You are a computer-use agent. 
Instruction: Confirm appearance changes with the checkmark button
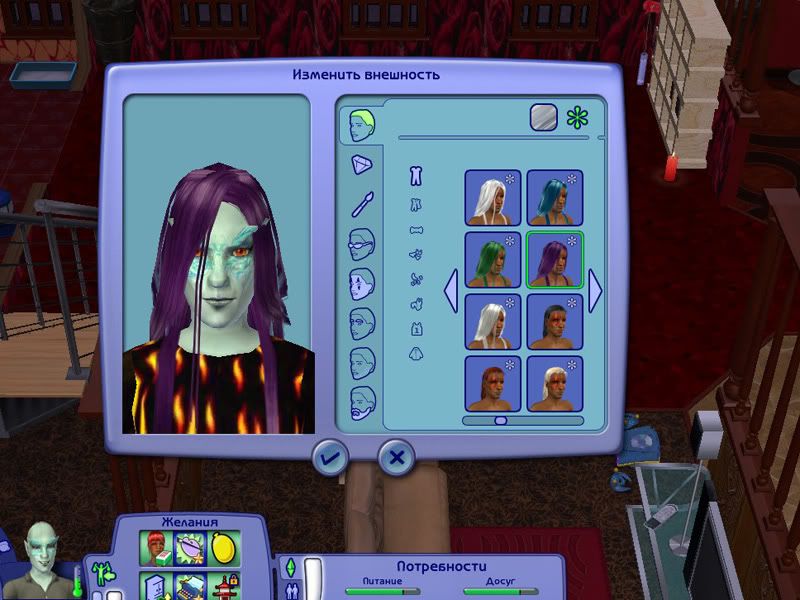pos(329,458)
